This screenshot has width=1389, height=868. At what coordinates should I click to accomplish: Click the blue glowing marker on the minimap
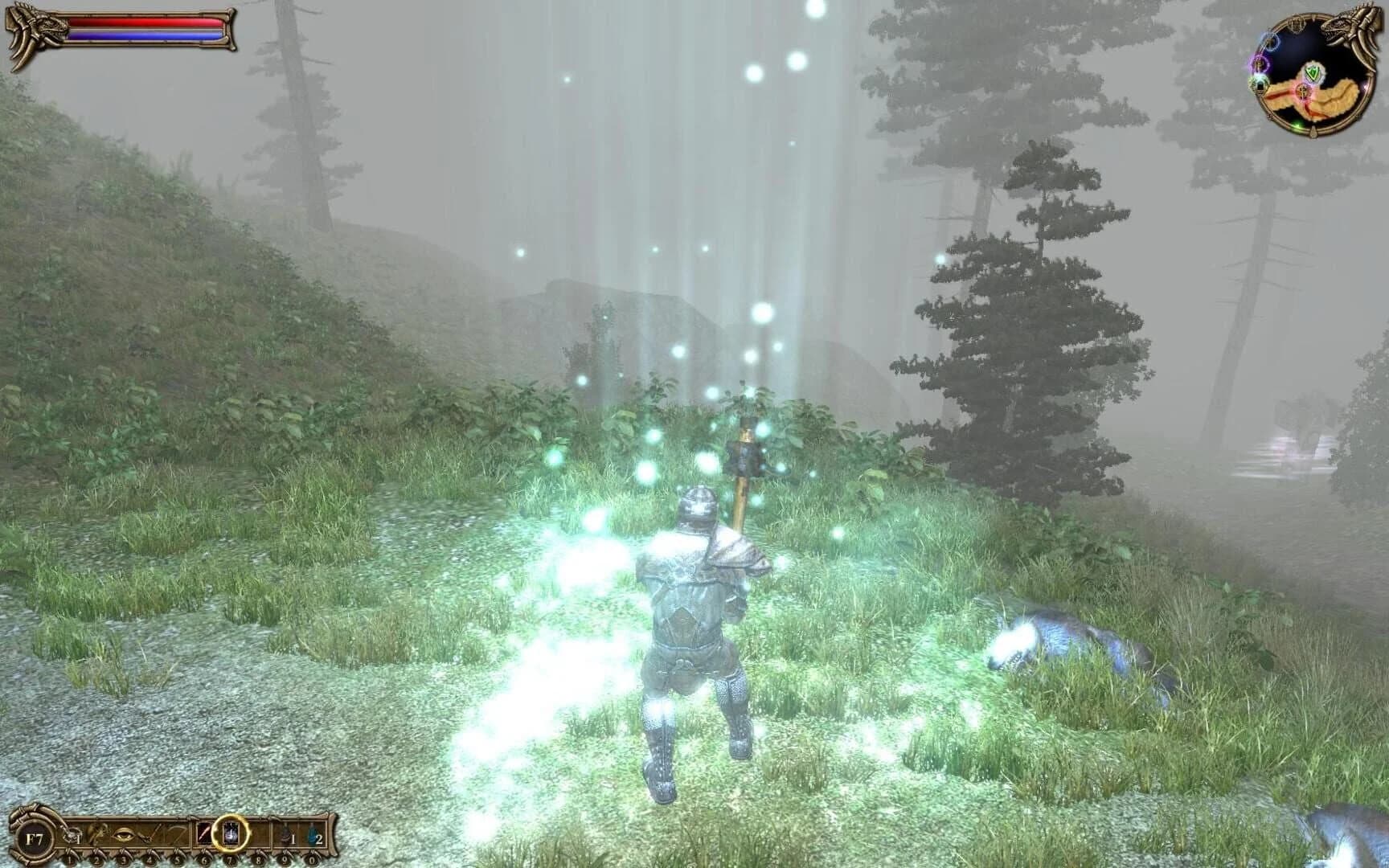(1272, 43)
